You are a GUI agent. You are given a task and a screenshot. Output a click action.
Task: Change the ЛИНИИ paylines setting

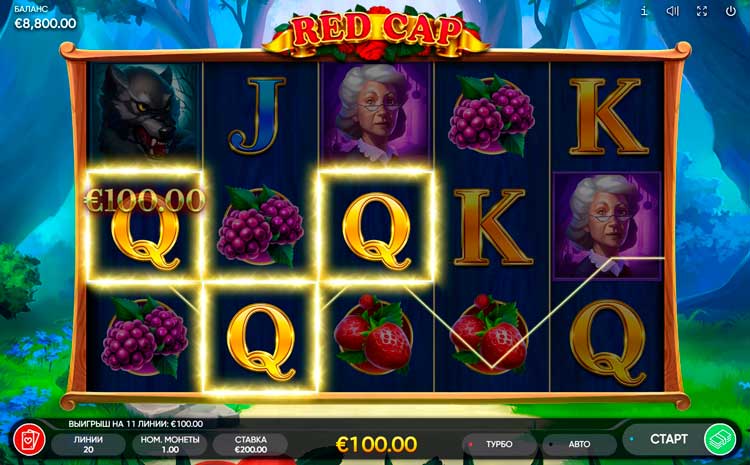coord(88,444)
